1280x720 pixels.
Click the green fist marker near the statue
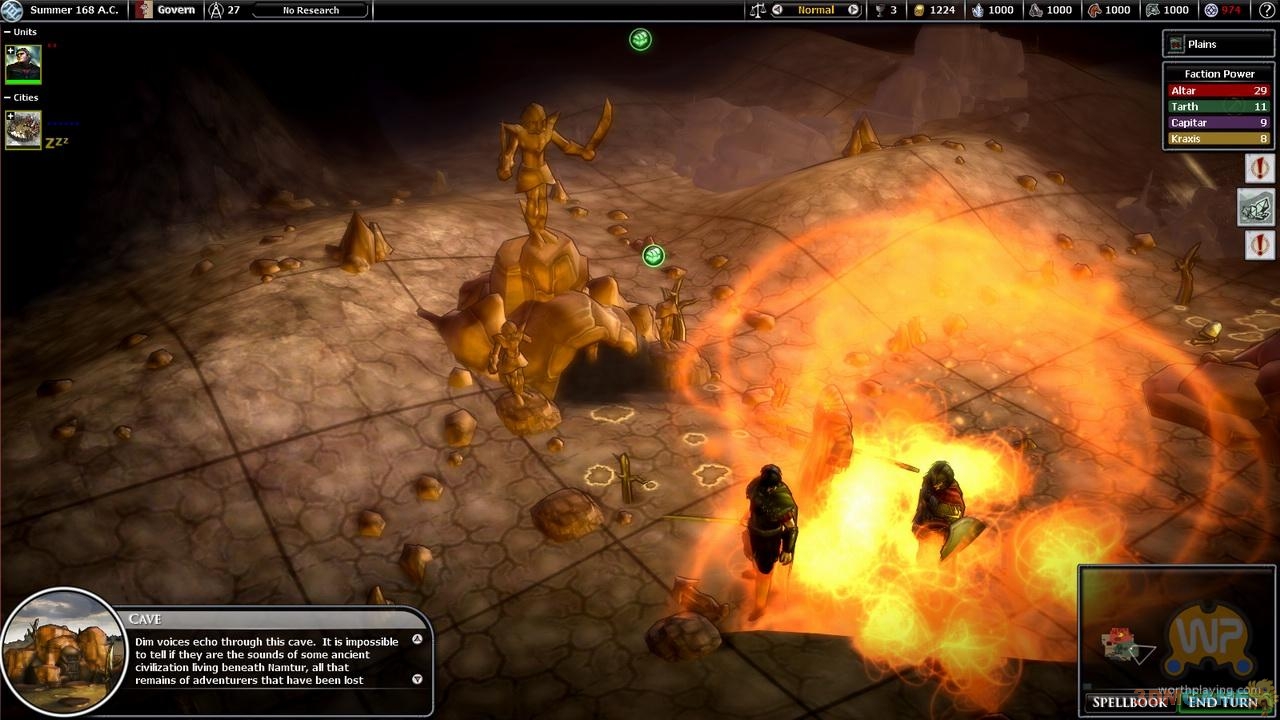(x=653, y=256)
